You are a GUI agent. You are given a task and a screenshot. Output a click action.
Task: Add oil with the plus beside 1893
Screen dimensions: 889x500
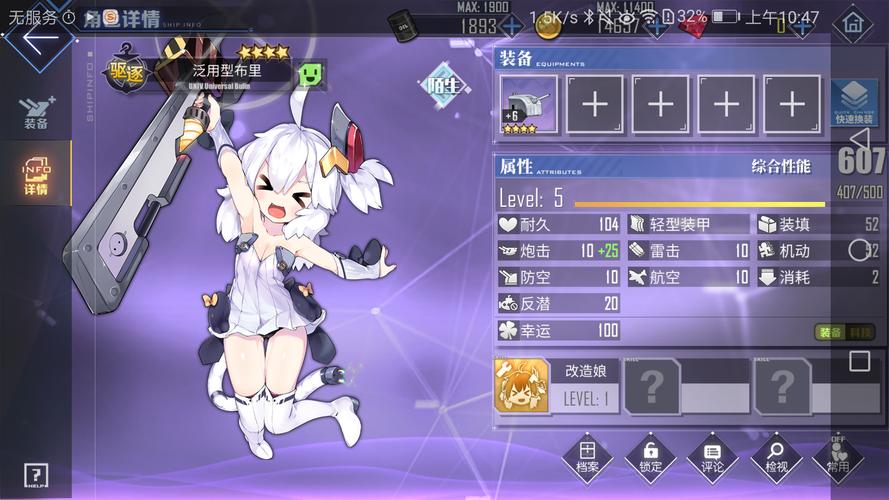point(511,26)
